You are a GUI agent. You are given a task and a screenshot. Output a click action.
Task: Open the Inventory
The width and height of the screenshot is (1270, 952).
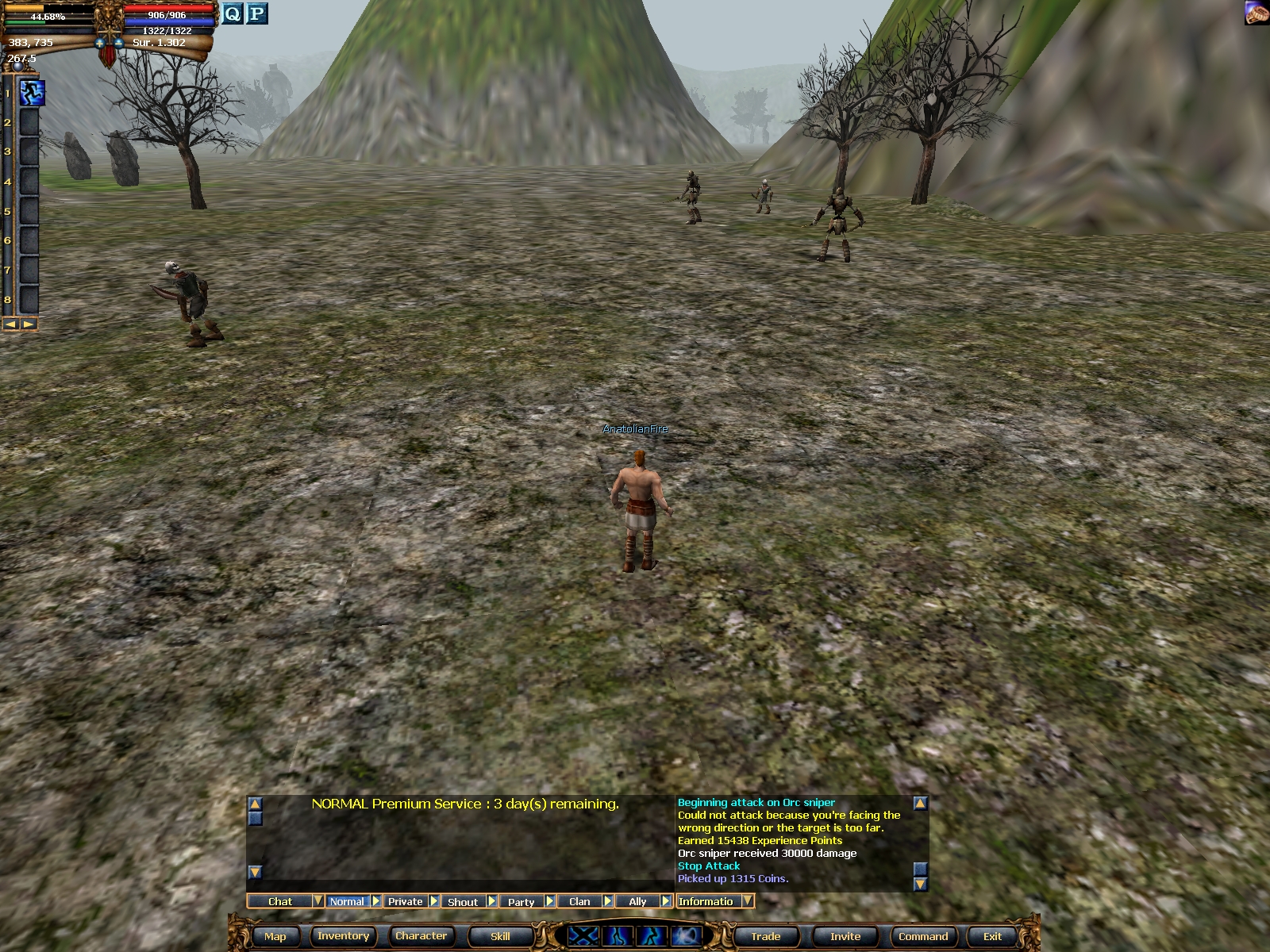click(x=343, y=936)
